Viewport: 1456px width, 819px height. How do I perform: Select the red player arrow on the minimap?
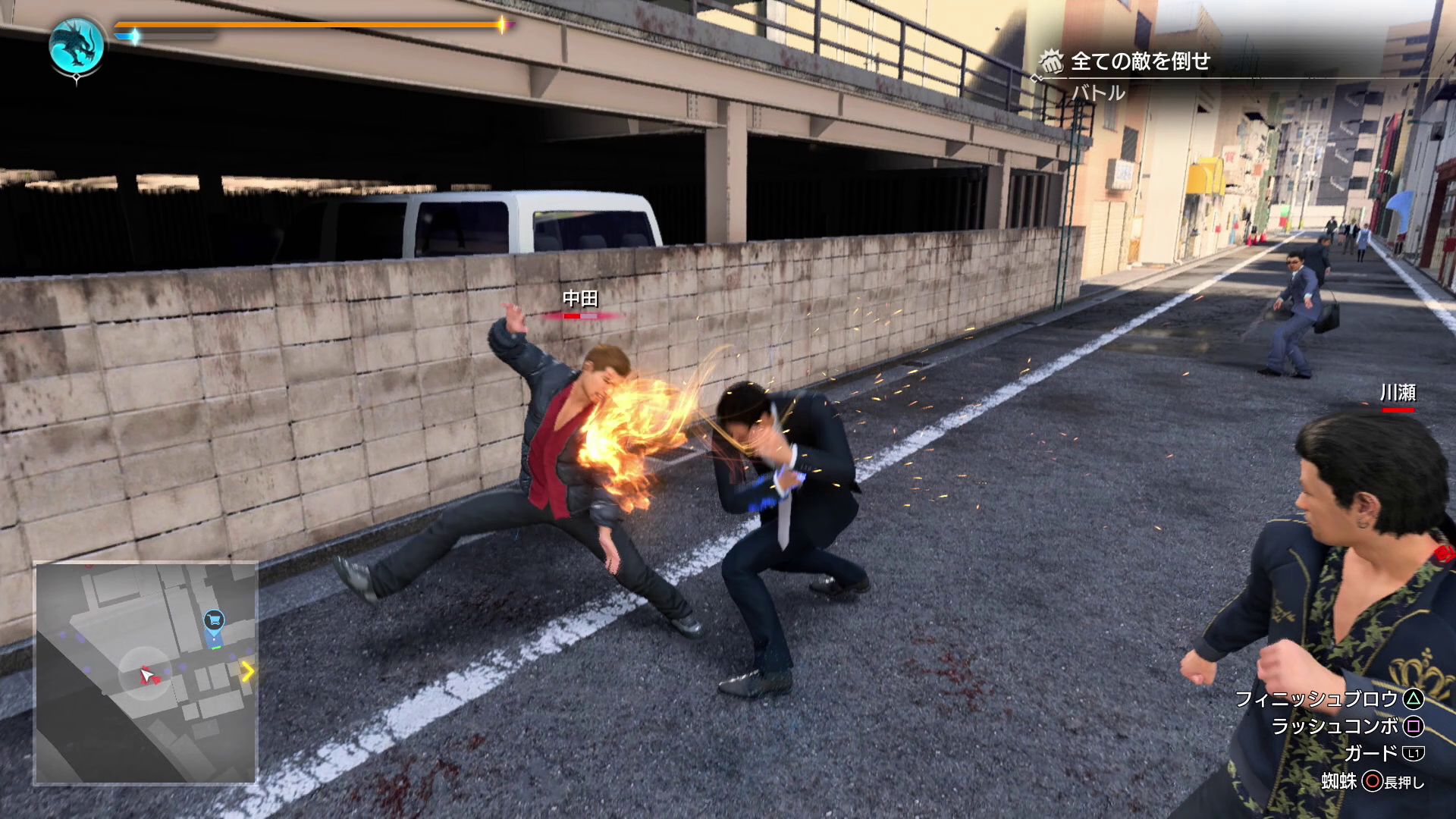pos(148,675)
